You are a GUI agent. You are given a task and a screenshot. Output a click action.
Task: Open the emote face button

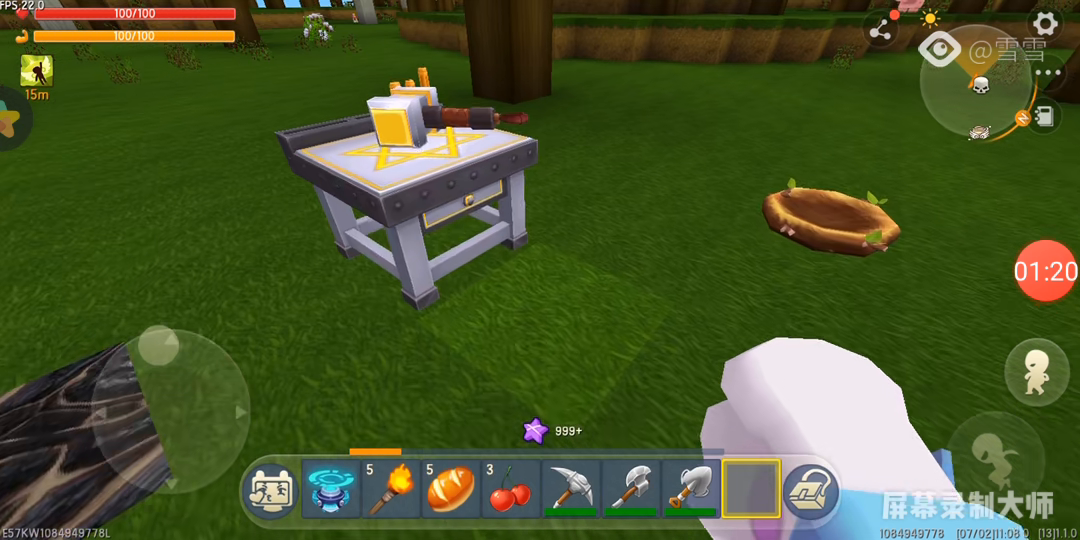pos(270,491)
